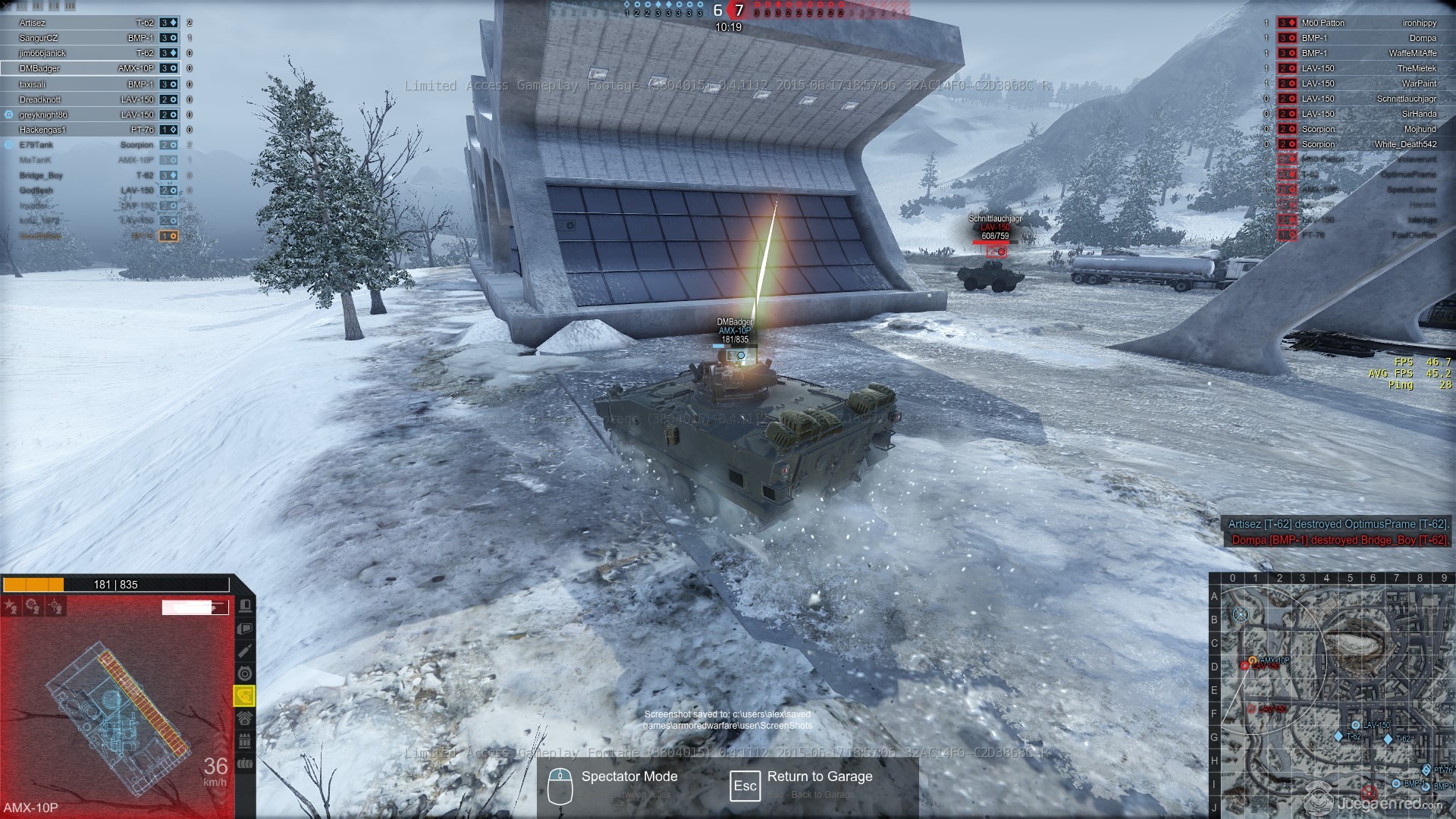Select the commander crew icon with a star
This screenshot has height=819, width=1456.
point(11,606)
